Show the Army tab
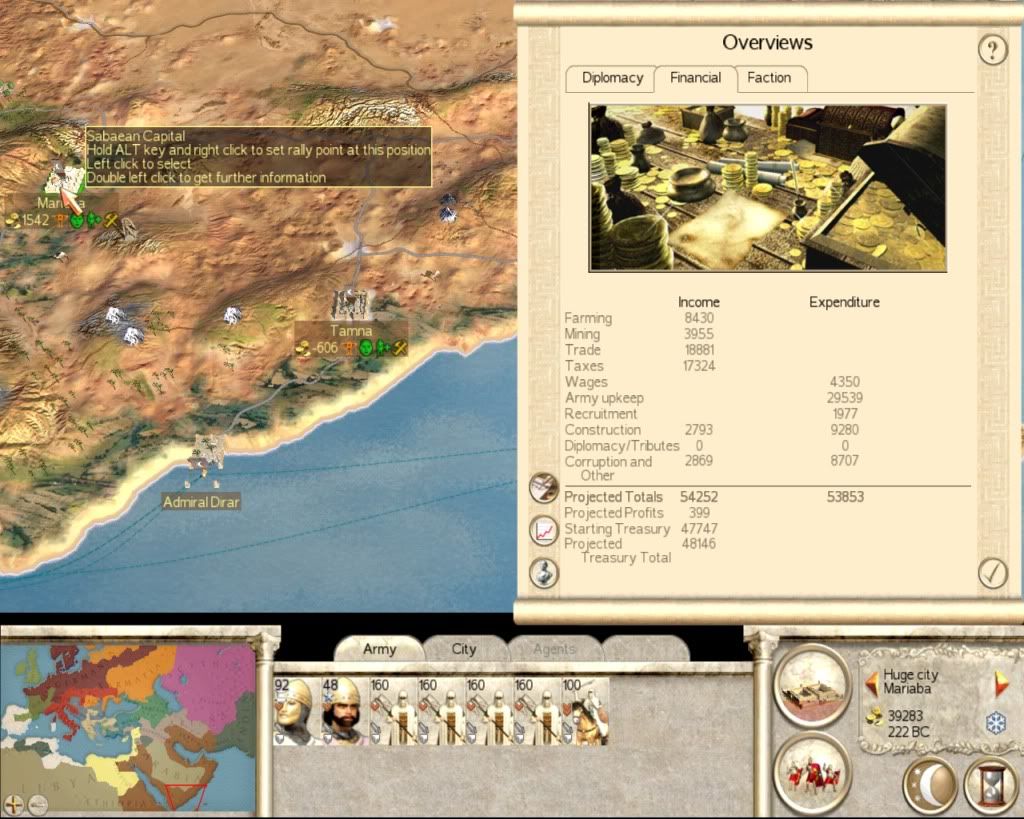1024x819 pixels. (x=379, y=649)
